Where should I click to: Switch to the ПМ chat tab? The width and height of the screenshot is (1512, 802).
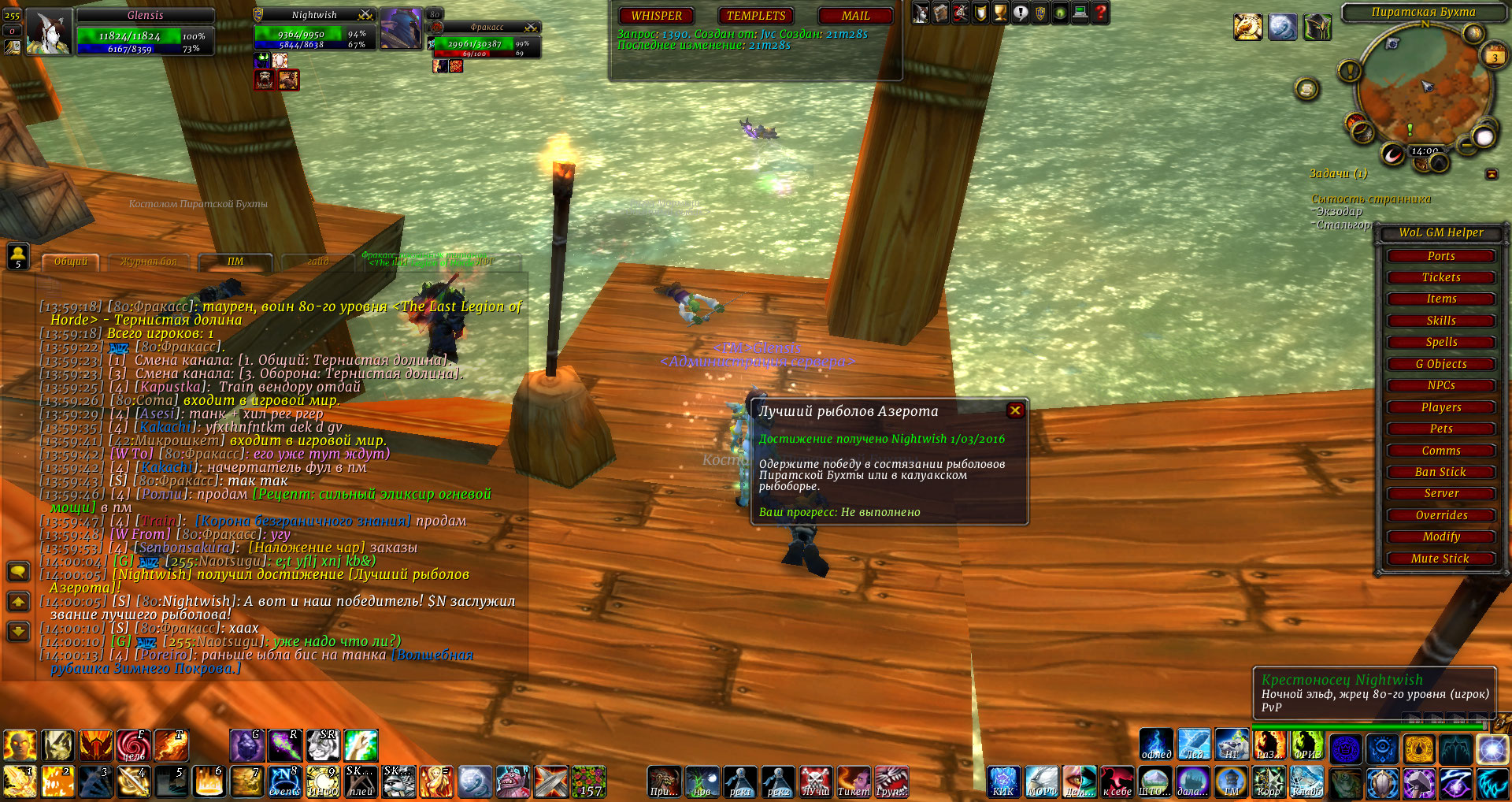point(235,262)
